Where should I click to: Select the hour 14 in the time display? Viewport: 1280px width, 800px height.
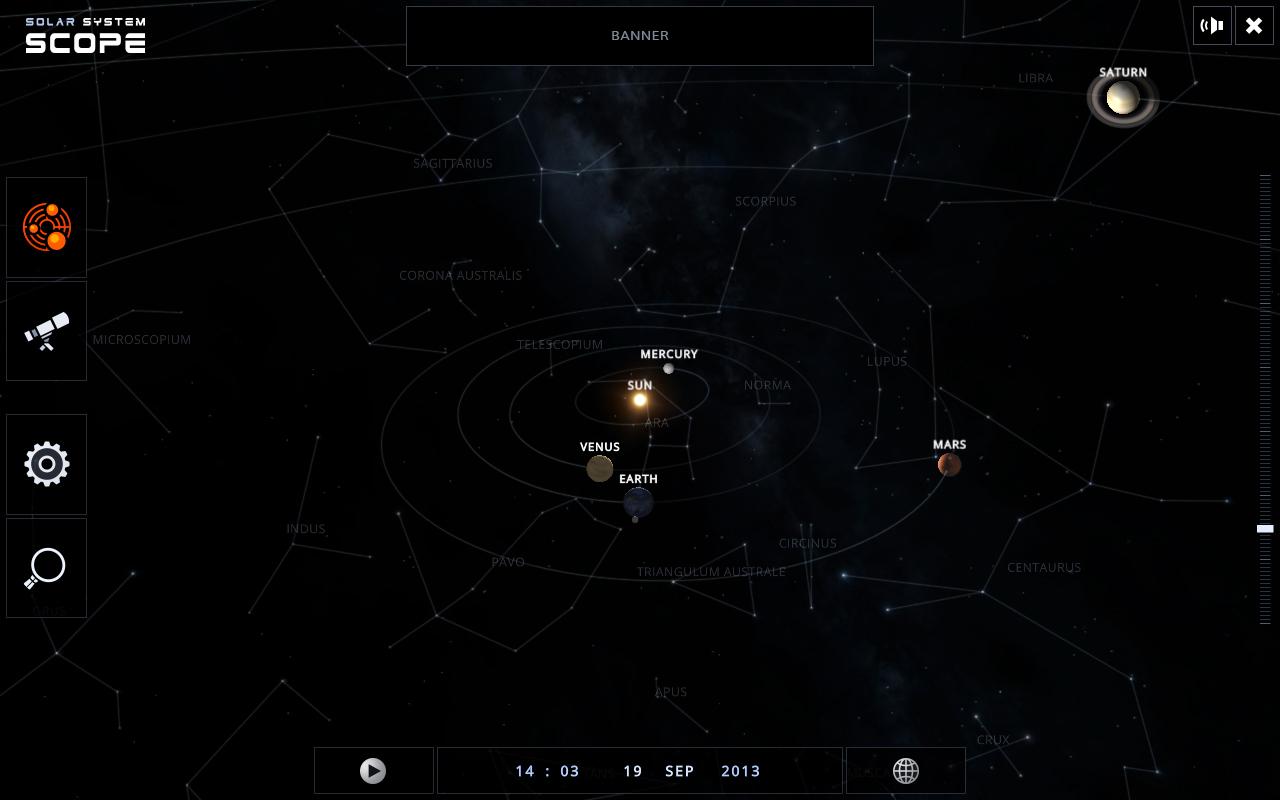pyautogui.click(x=525, y=771)
